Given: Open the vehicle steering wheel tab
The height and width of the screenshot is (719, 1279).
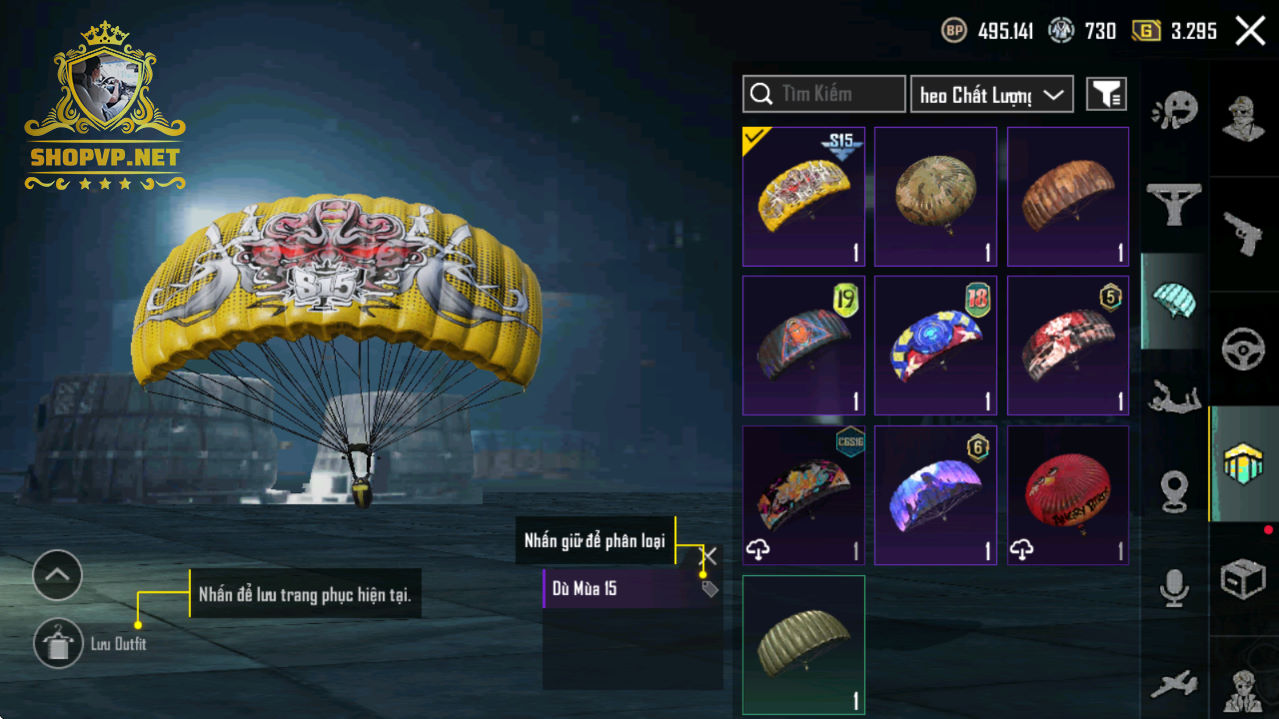Looking at the screenshot, I should point(1243,349).
